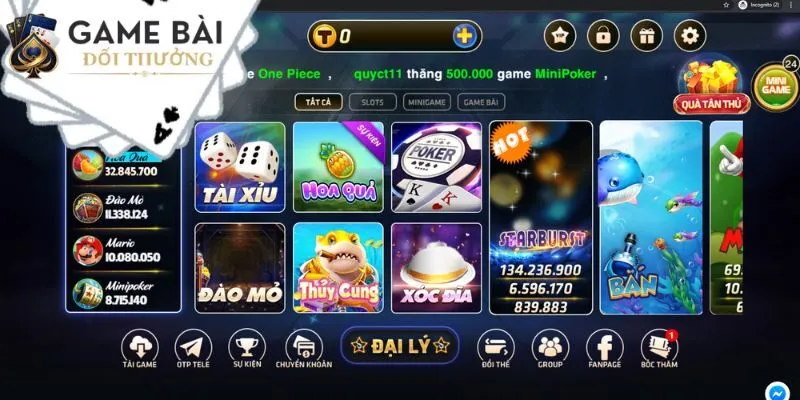Open the Chuyển Khoản transfer option

tap(304, 352)
